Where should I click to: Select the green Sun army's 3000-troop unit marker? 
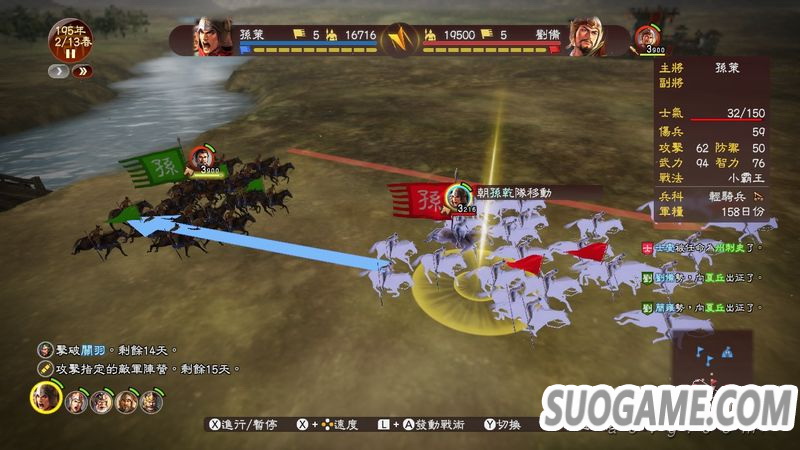point(207,164)
